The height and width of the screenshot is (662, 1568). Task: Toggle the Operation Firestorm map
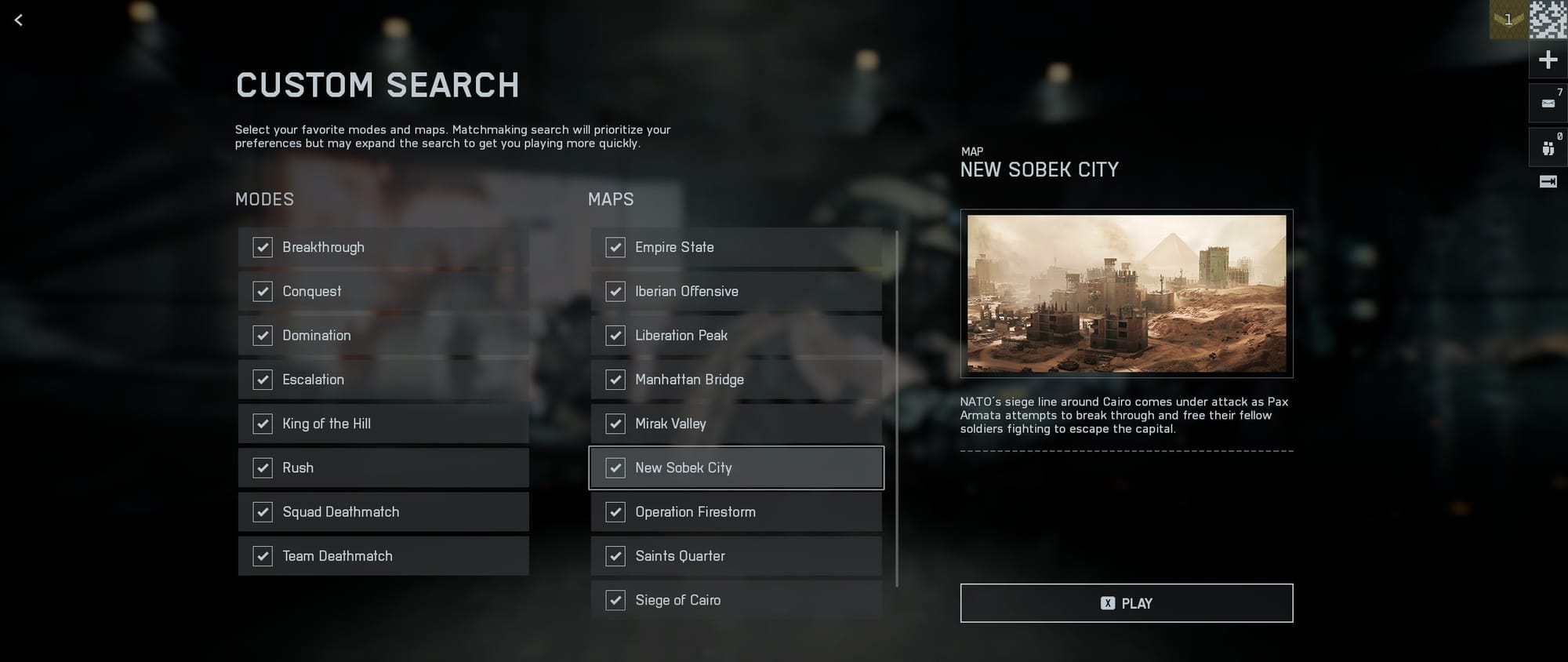click(615, 512)
